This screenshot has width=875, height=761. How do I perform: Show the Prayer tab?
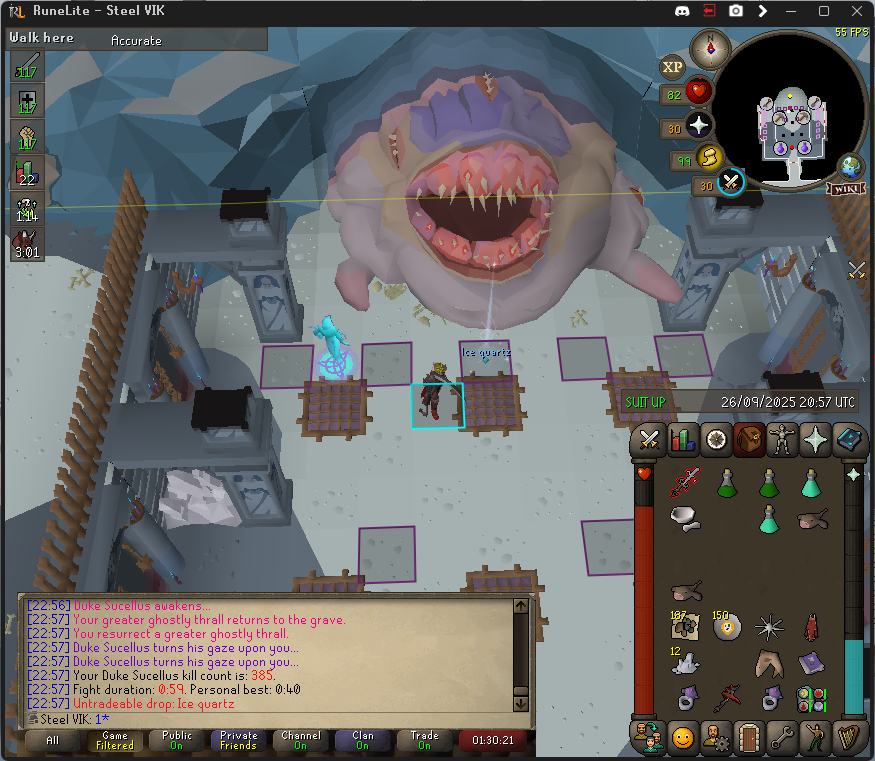click(816, 439)
